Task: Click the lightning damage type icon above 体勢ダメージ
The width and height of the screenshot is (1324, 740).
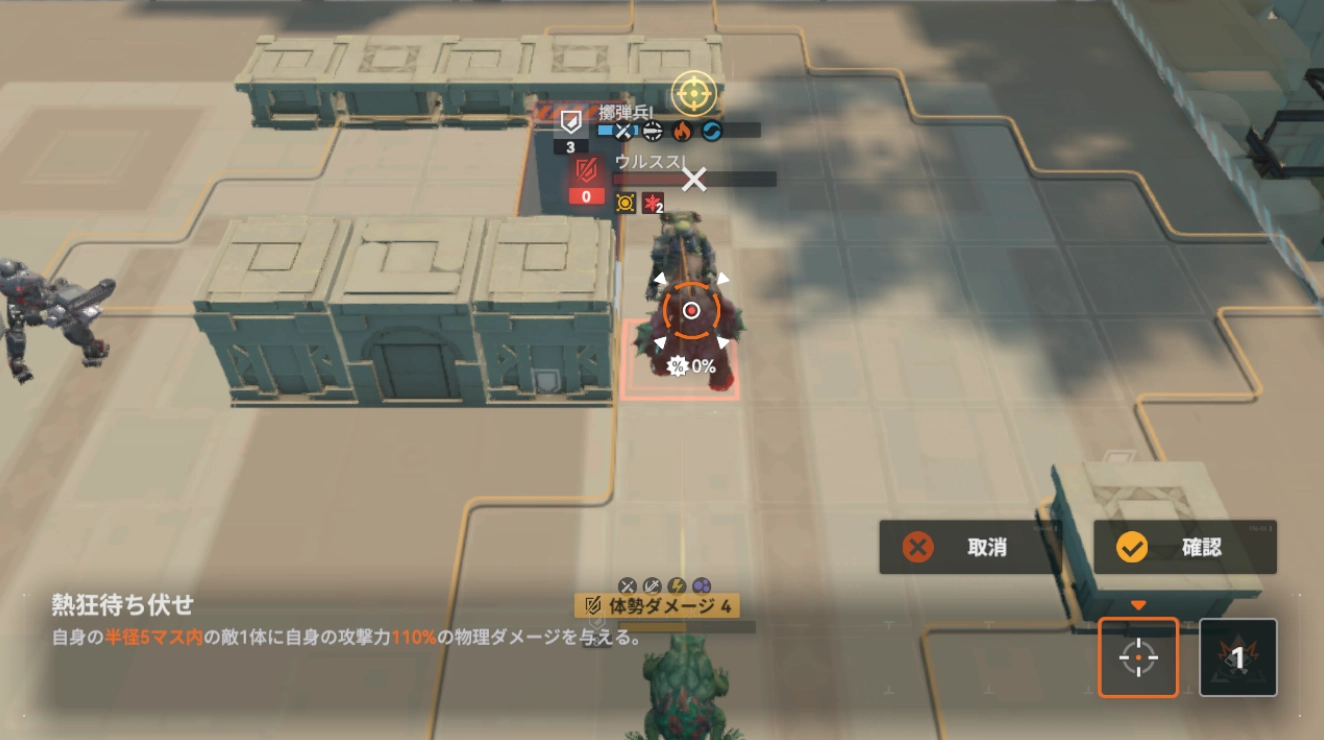Action: 676,585
